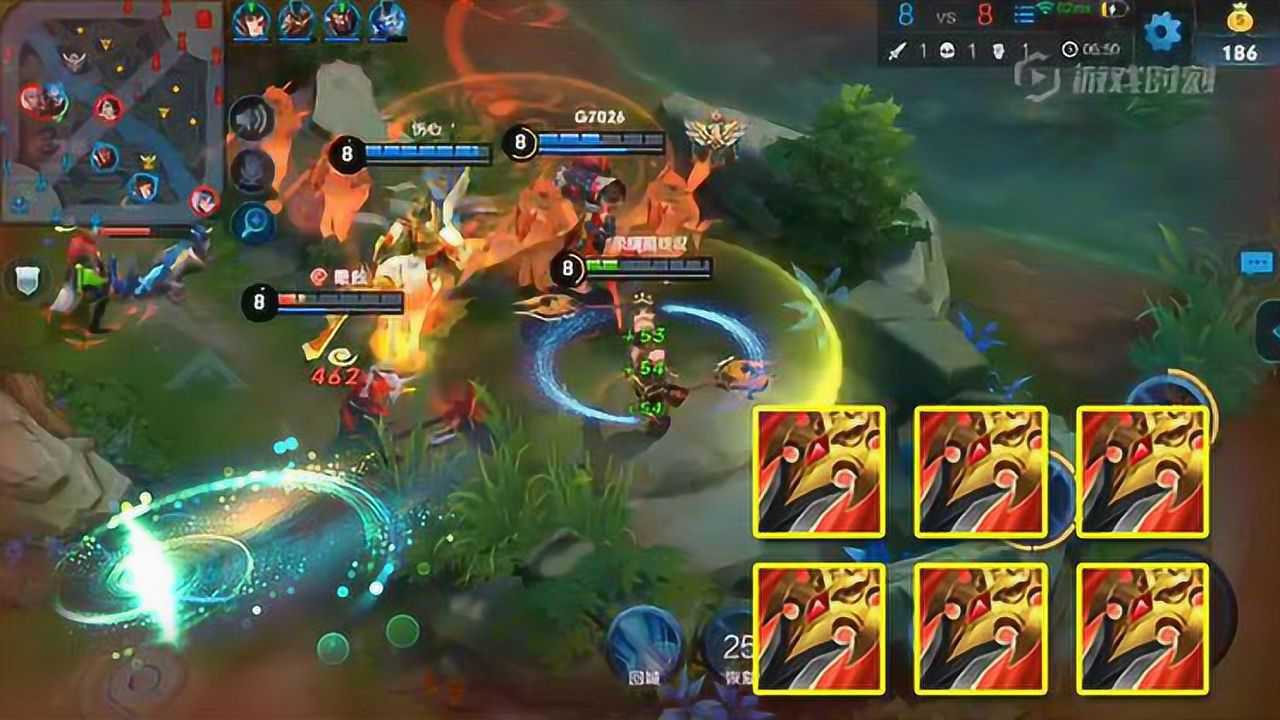
Task: Open the blue chat message button
Action: coord(1256,263)
